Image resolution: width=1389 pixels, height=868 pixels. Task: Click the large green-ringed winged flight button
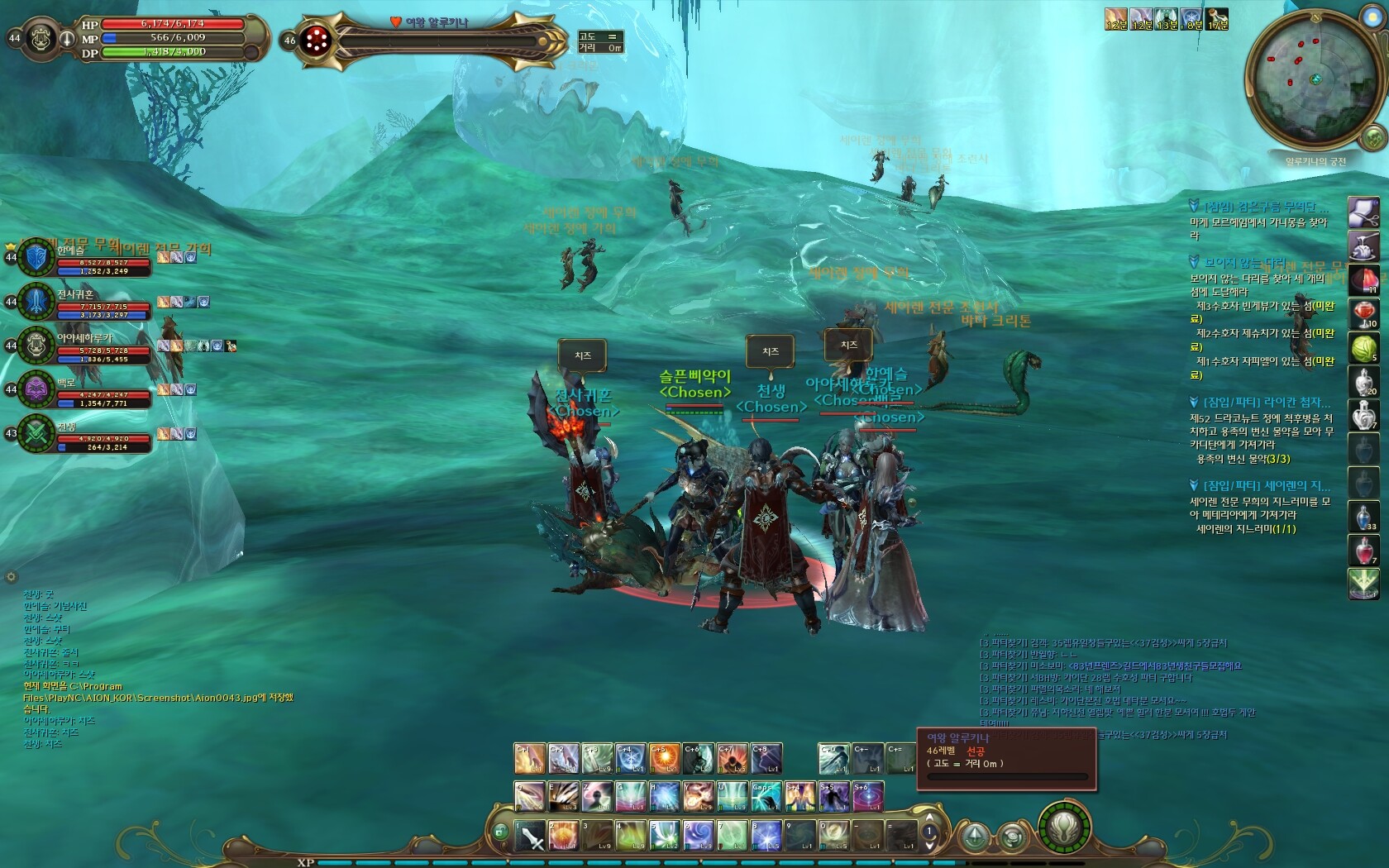click(1064, 827)
